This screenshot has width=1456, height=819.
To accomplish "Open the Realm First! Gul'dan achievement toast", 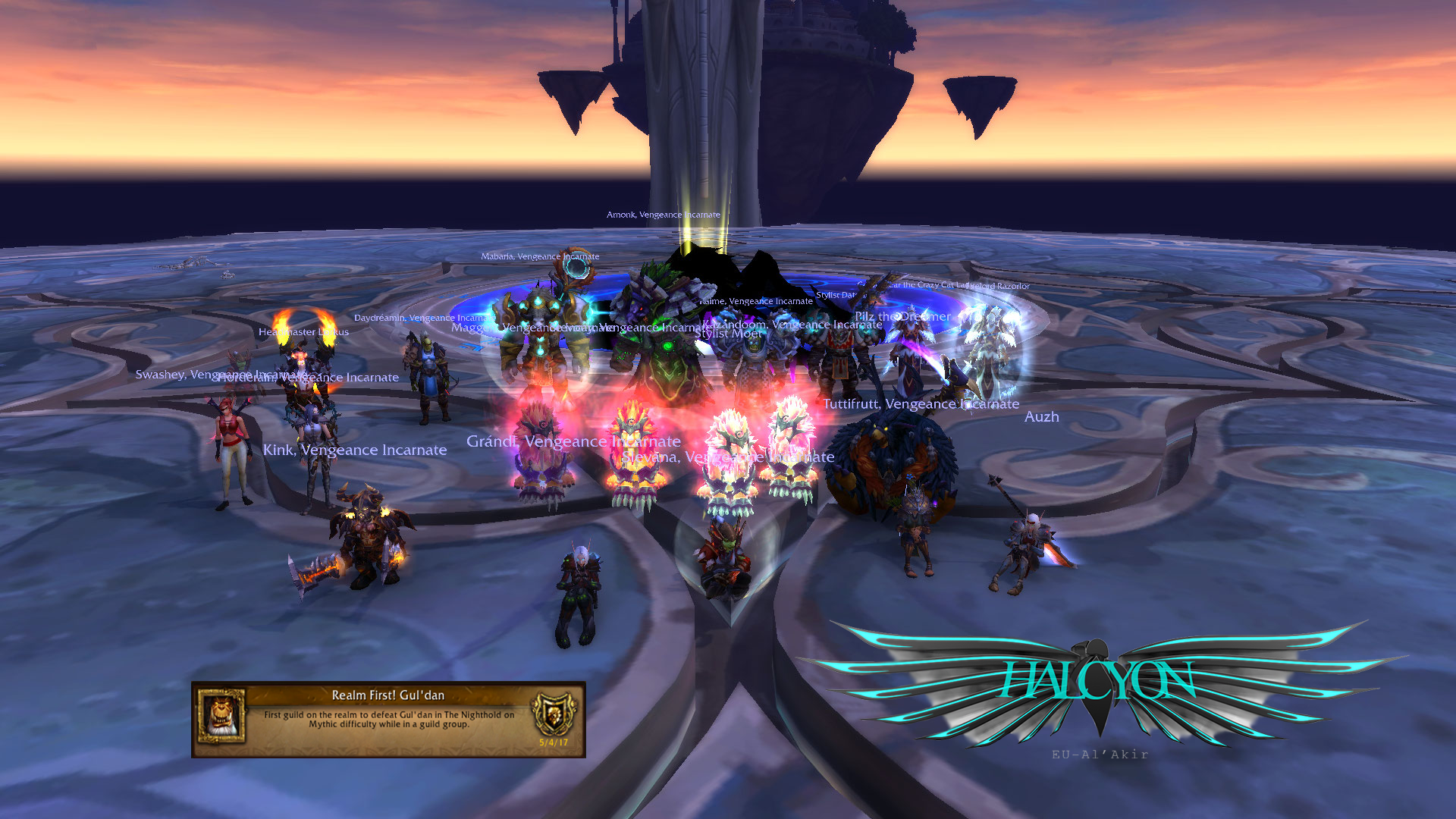I will [x=388, y=718].
